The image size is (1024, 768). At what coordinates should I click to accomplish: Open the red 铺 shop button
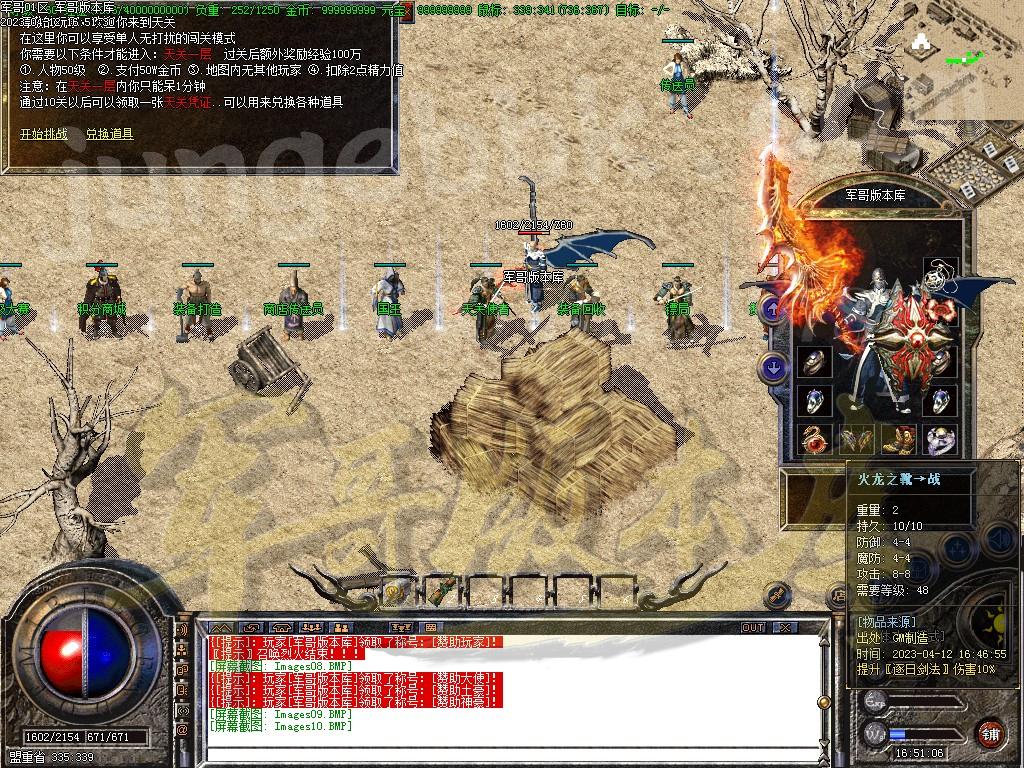click(x=990, y=733)
